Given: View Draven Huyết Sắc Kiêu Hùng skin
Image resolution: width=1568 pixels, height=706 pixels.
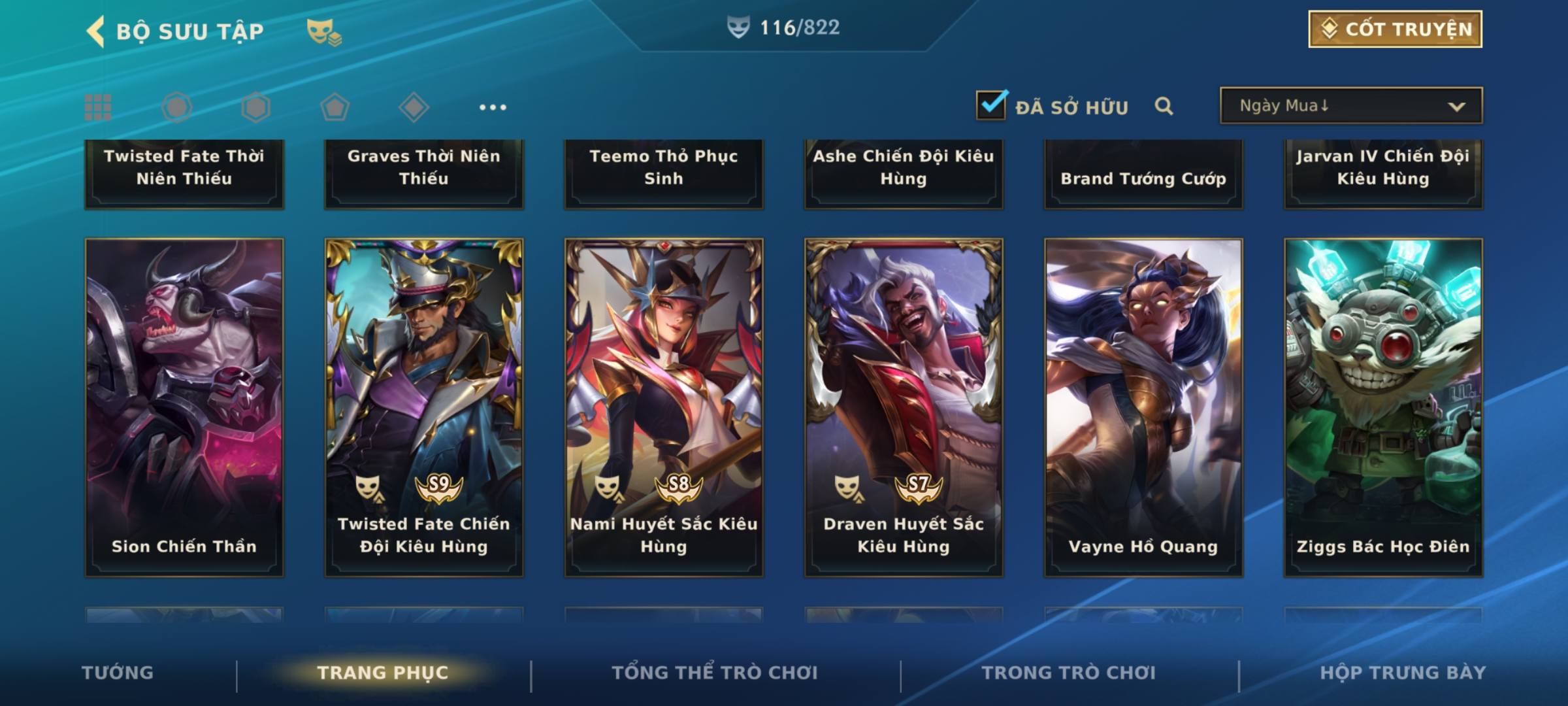Looking at the screenshot, I should (x=904, y=407).
